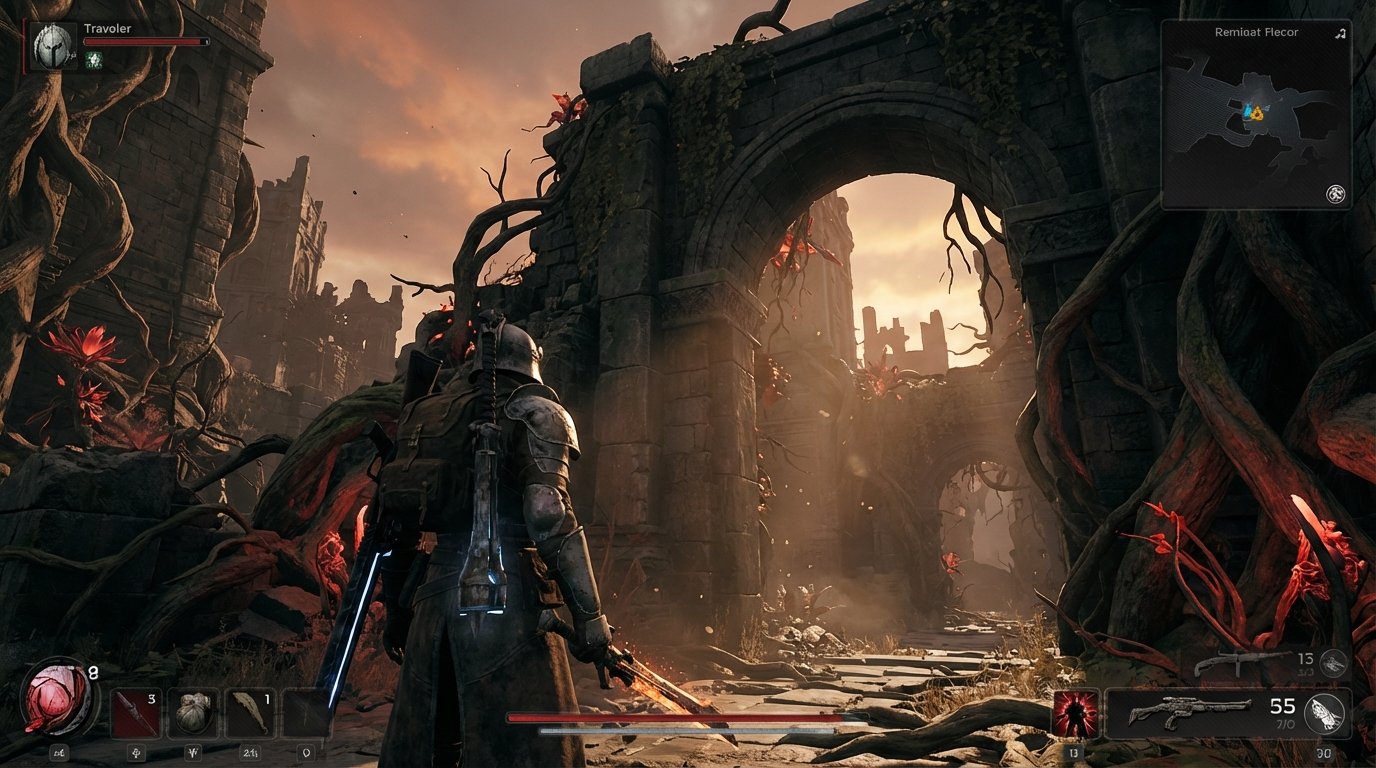Select the equipped long rifle weapon icon

pyautogui.click(x=1190, y=711)
